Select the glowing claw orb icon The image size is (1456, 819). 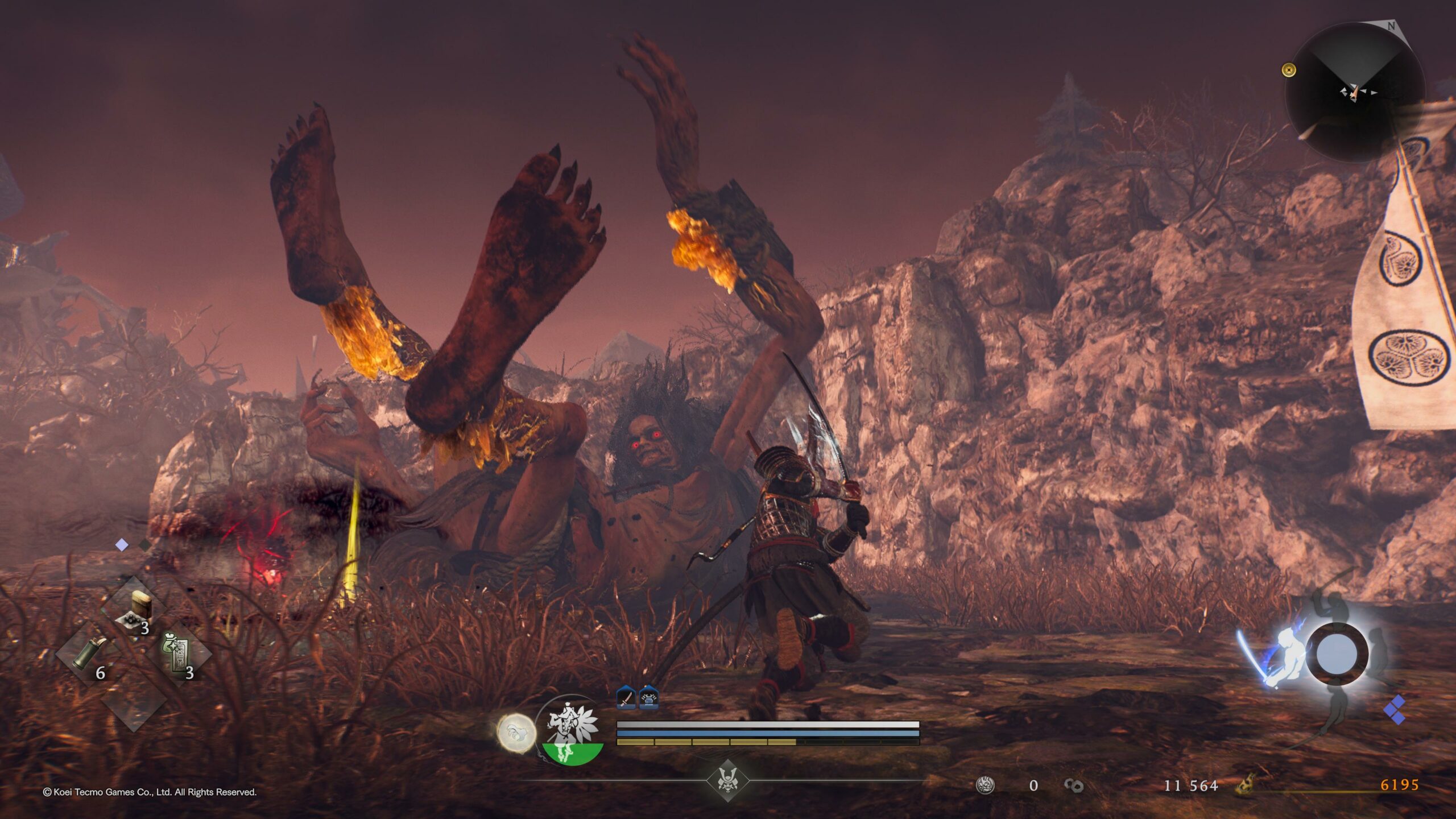click(516, 733)
